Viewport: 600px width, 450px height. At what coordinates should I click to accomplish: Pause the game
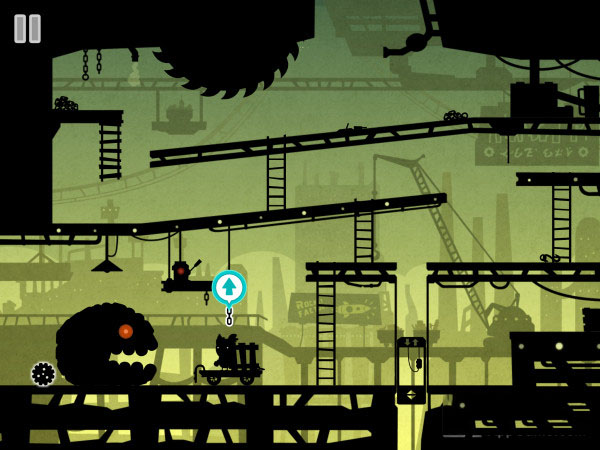click(27, 28)
